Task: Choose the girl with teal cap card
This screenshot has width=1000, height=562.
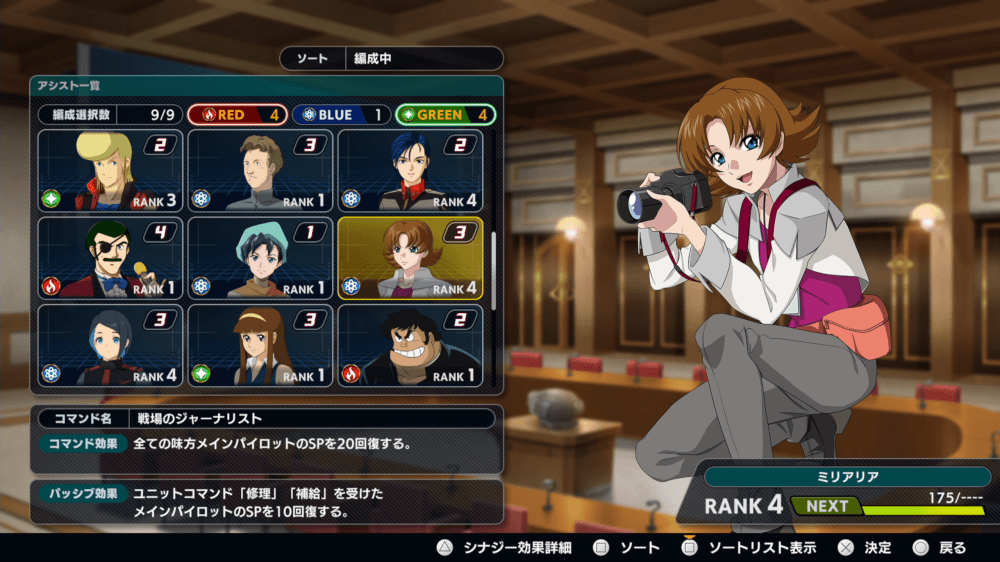Action: (260, 258)
